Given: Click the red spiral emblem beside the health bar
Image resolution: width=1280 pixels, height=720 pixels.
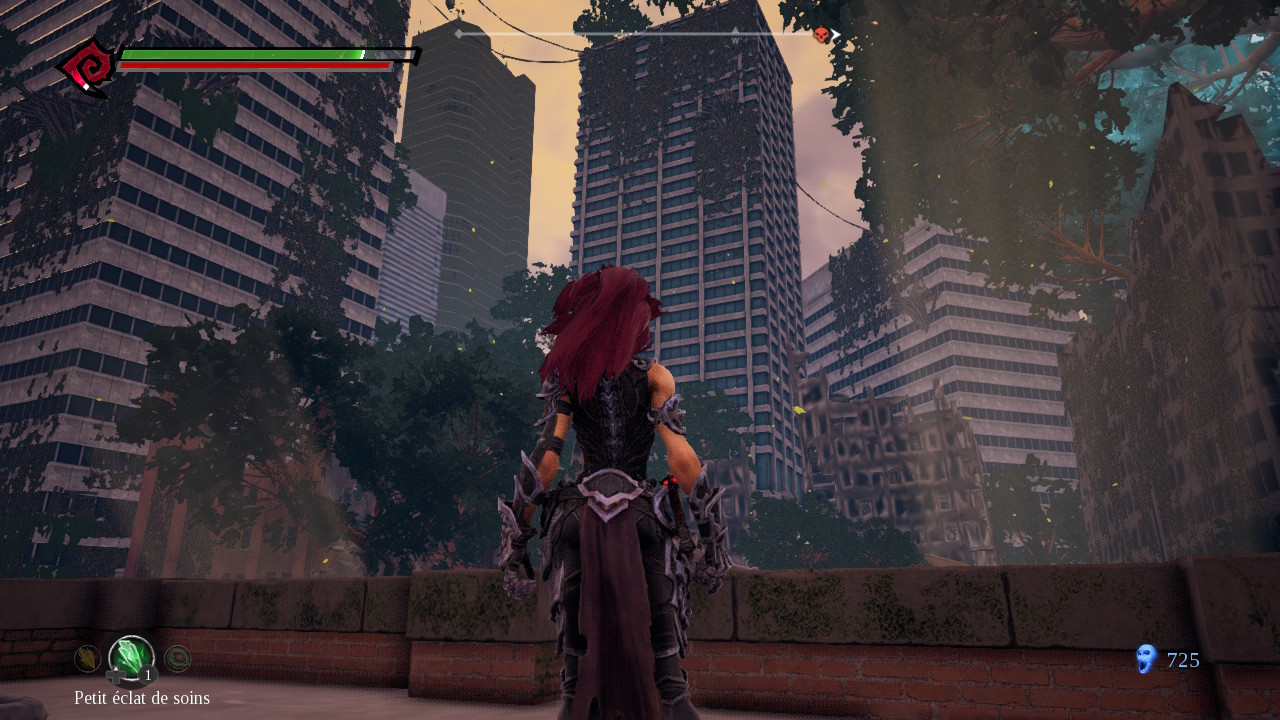Looking at the screenshot, I should (x=87, y=68).
